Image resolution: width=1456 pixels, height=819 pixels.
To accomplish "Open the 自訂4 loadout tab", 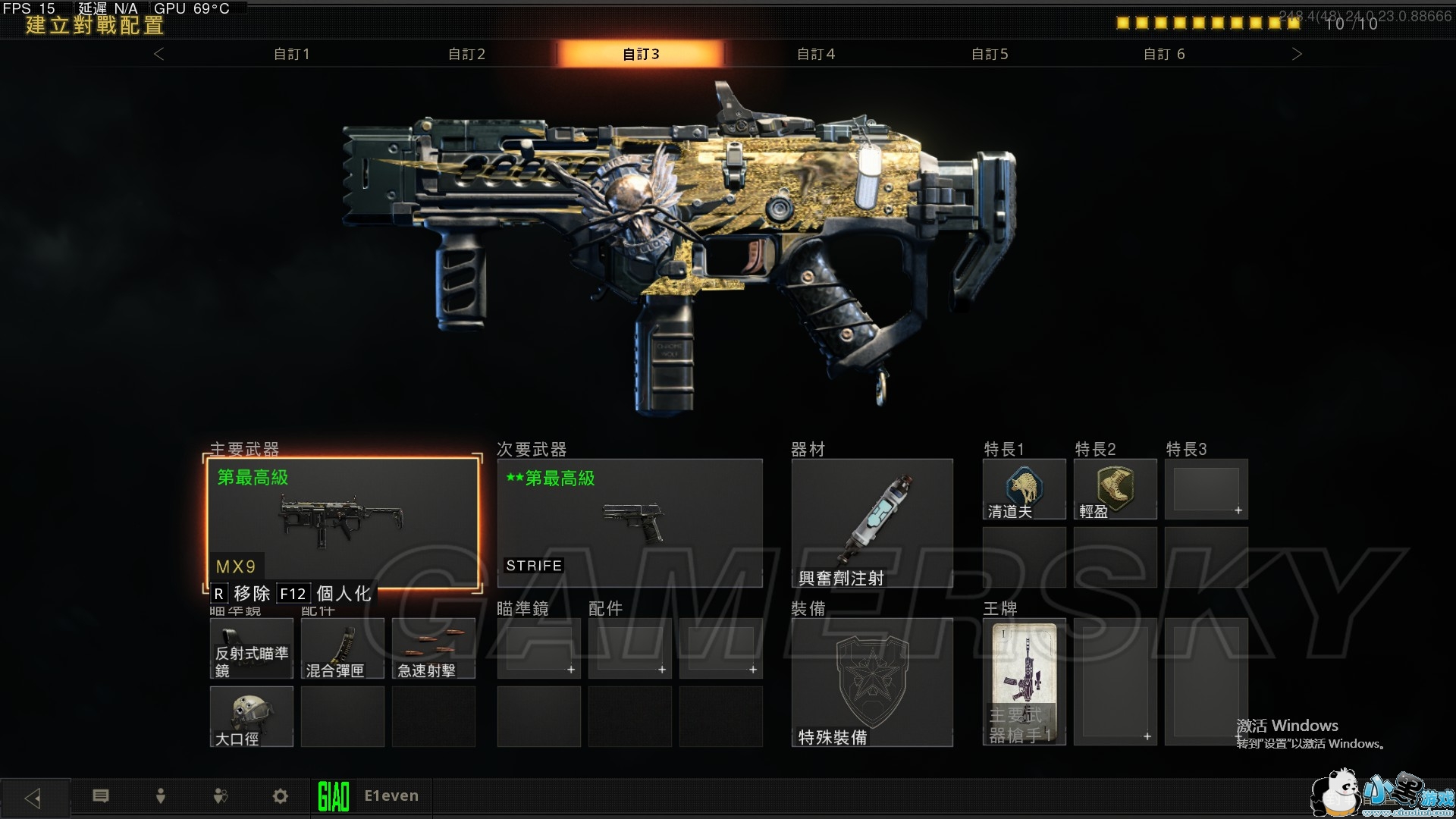I will click(816, 54).
